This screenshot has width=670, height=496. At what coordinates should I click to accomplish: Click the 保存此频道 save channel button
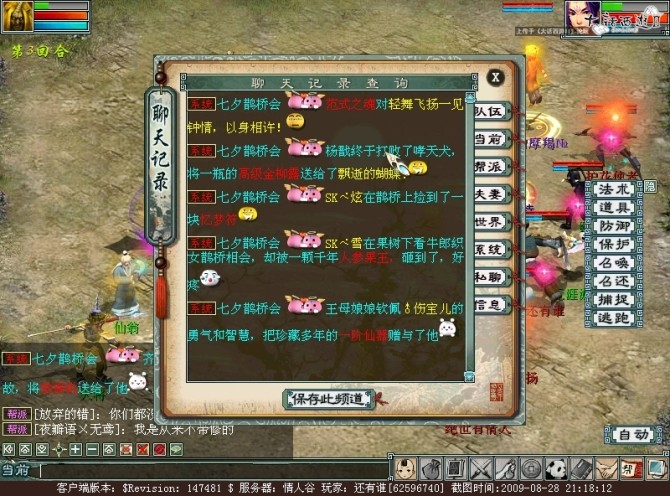[329, 399]
